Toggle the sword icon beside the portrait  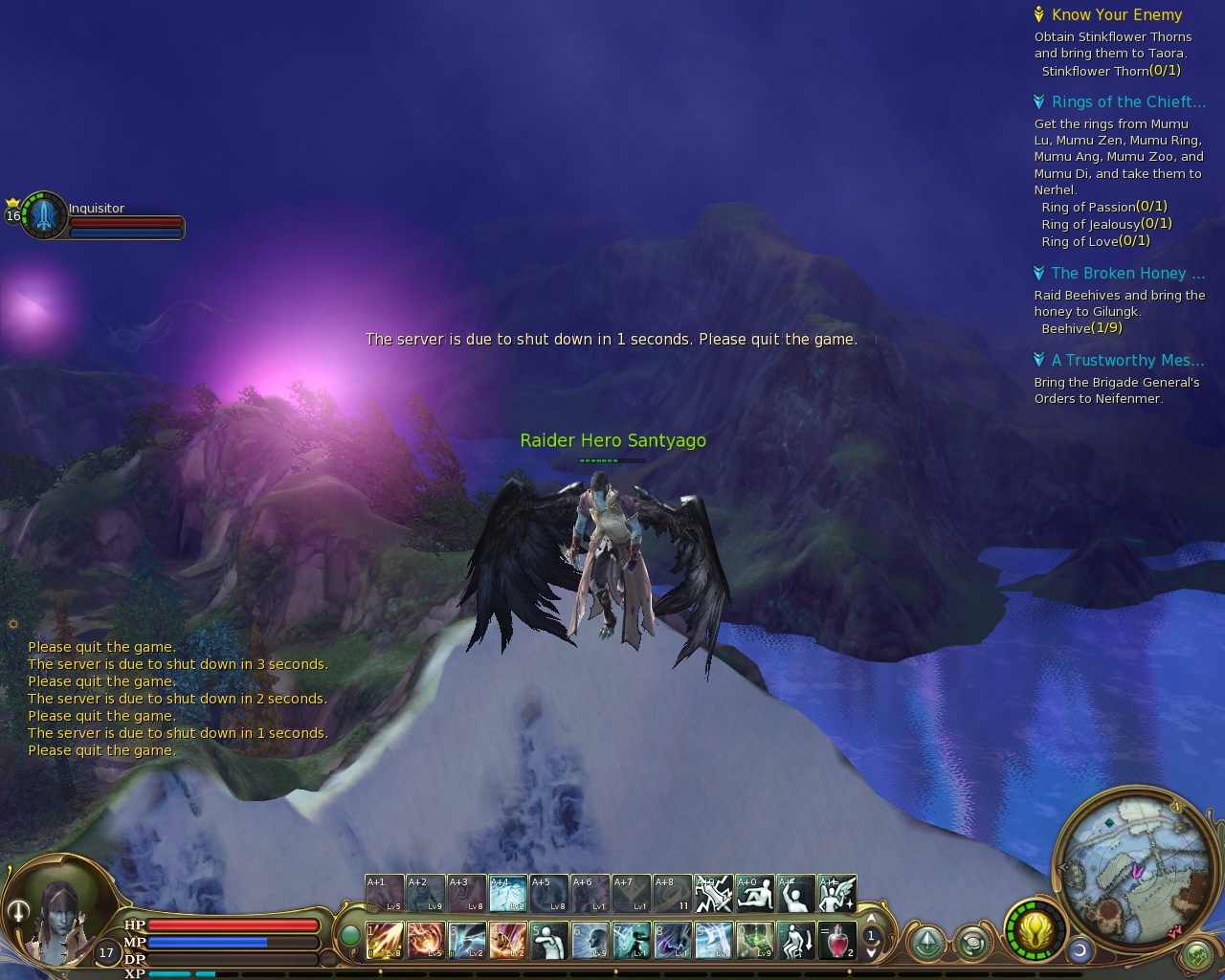(17, 912)
